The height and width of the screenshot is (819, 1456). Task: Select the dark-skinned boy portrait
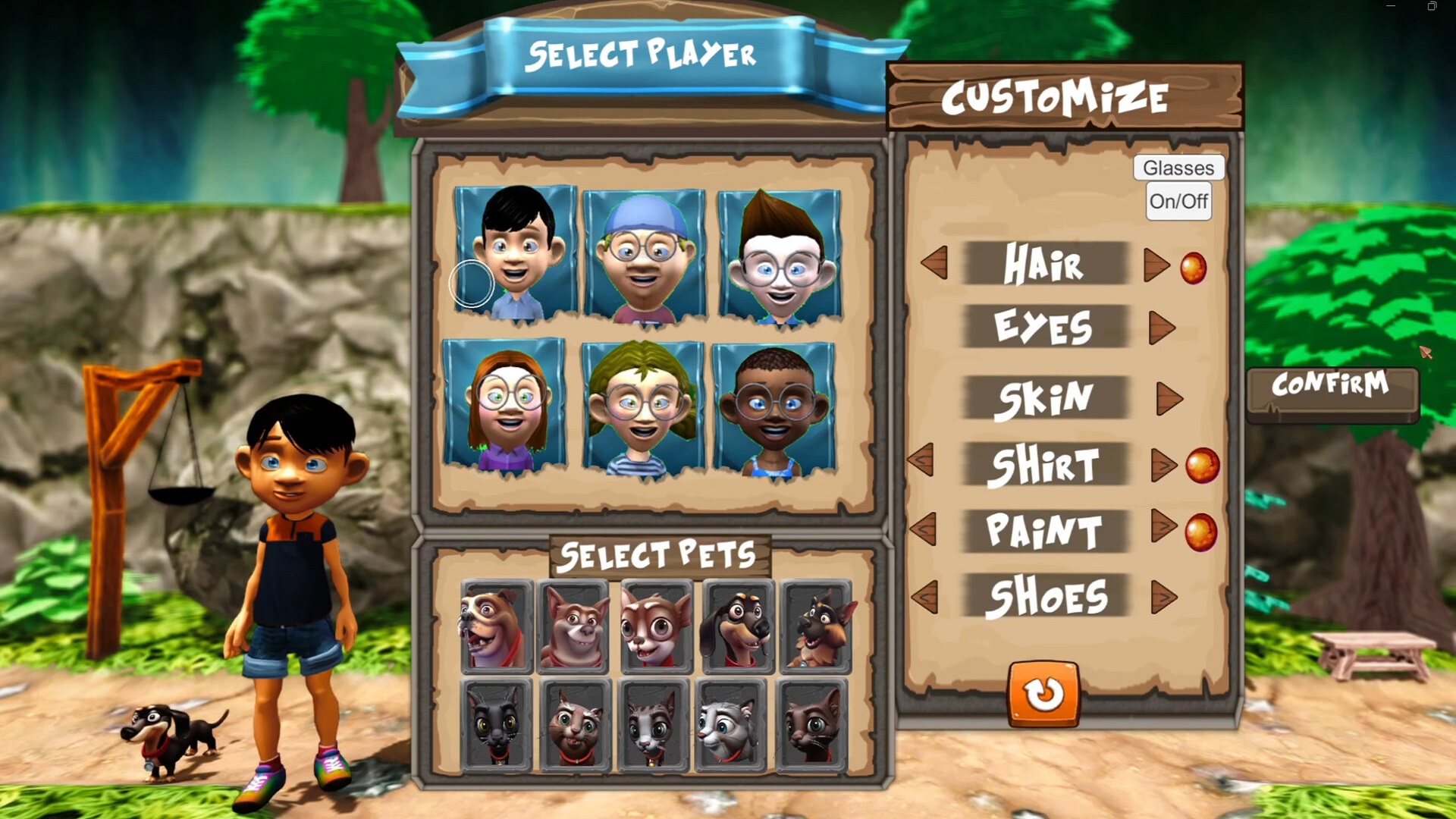(773, 409)
